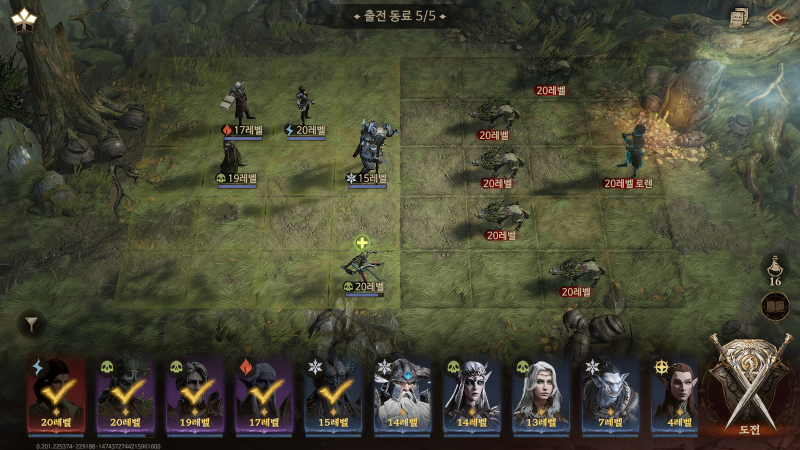800x450 pixels.
Task: Select the level 7 blue-skinned hero card
Action: (609, 392)
